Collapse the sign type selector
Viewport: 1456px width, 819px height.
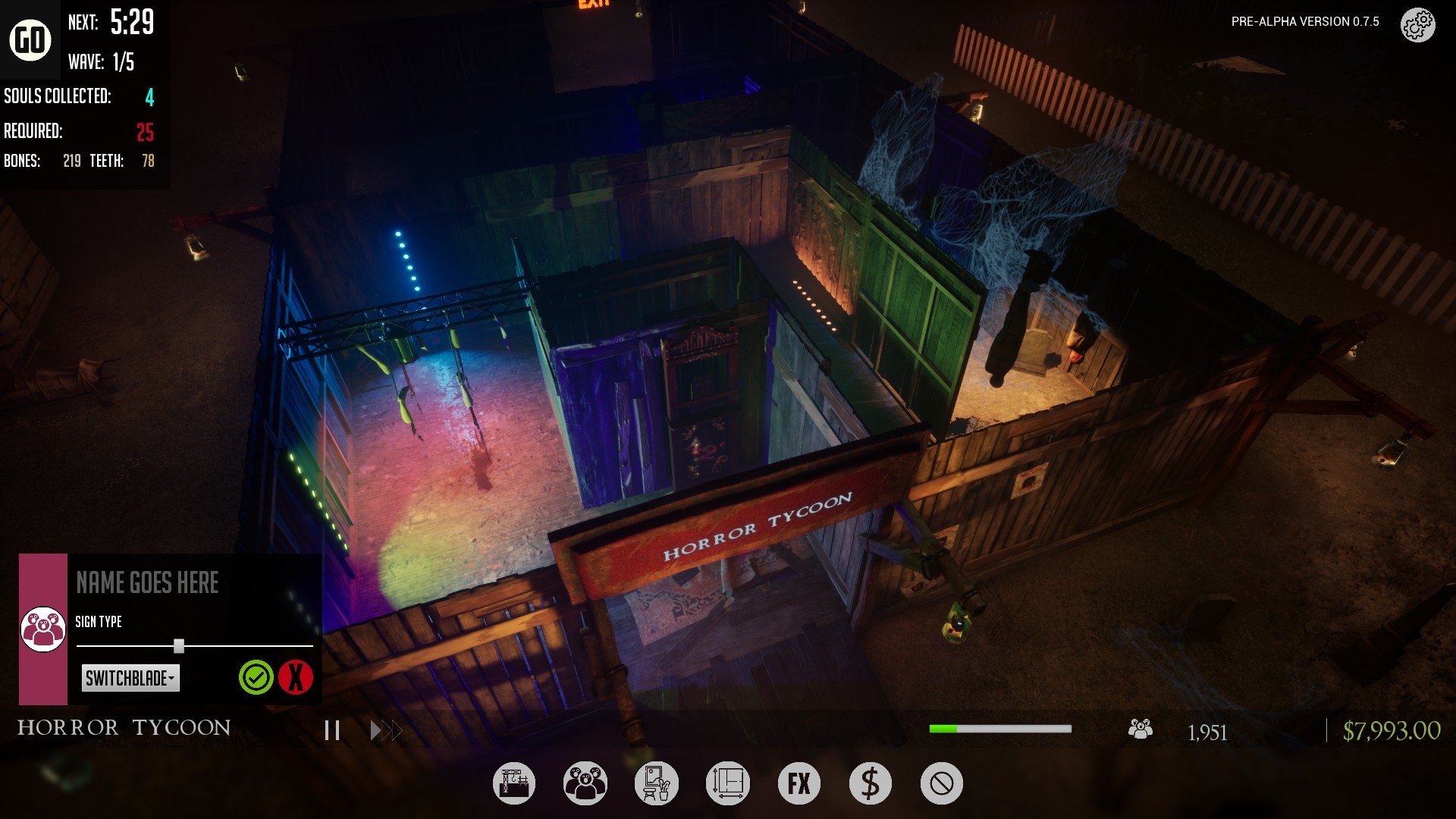(179, 645)
